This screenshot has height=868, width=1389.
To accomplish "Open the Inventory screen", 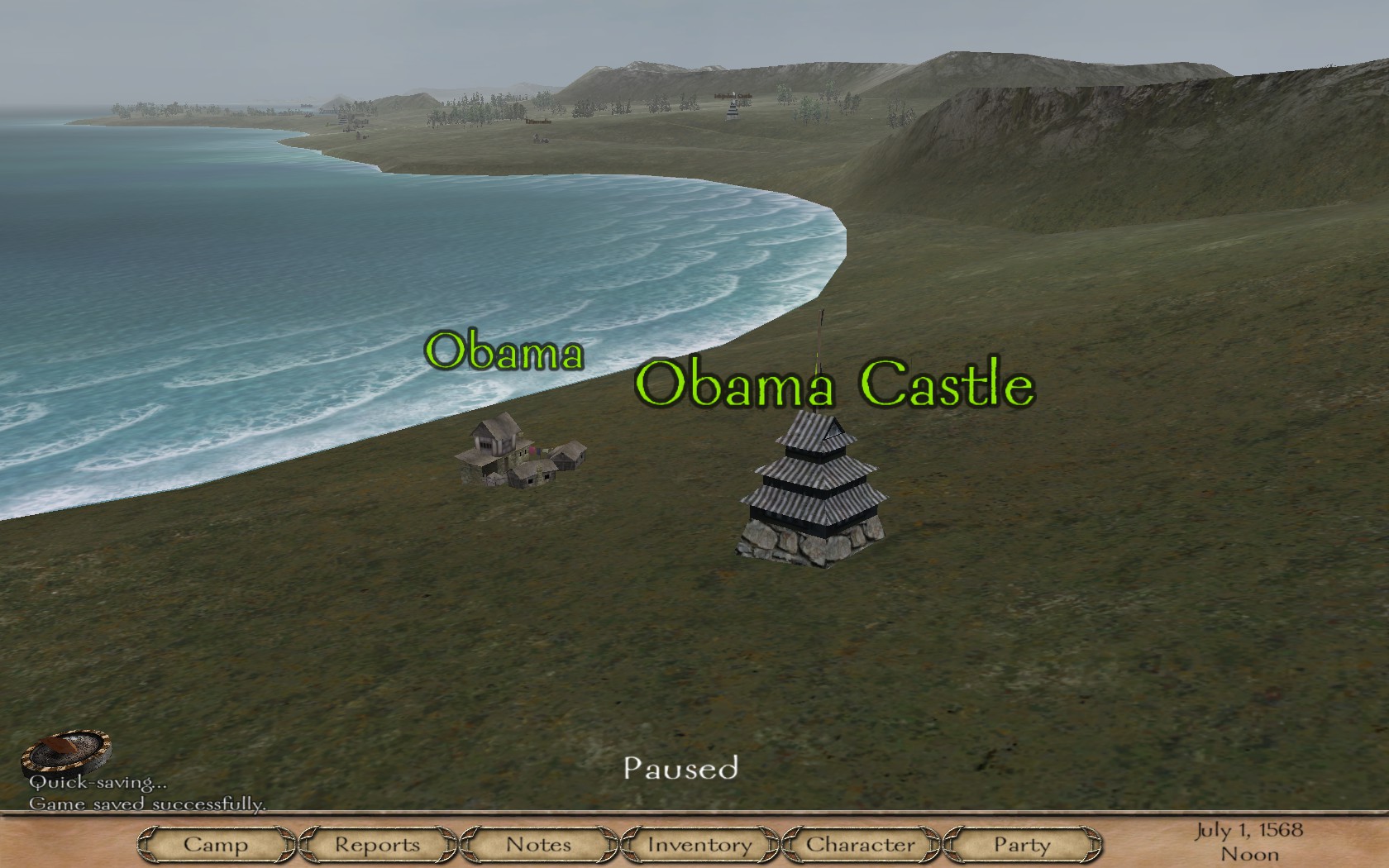I will pos(699,845).
